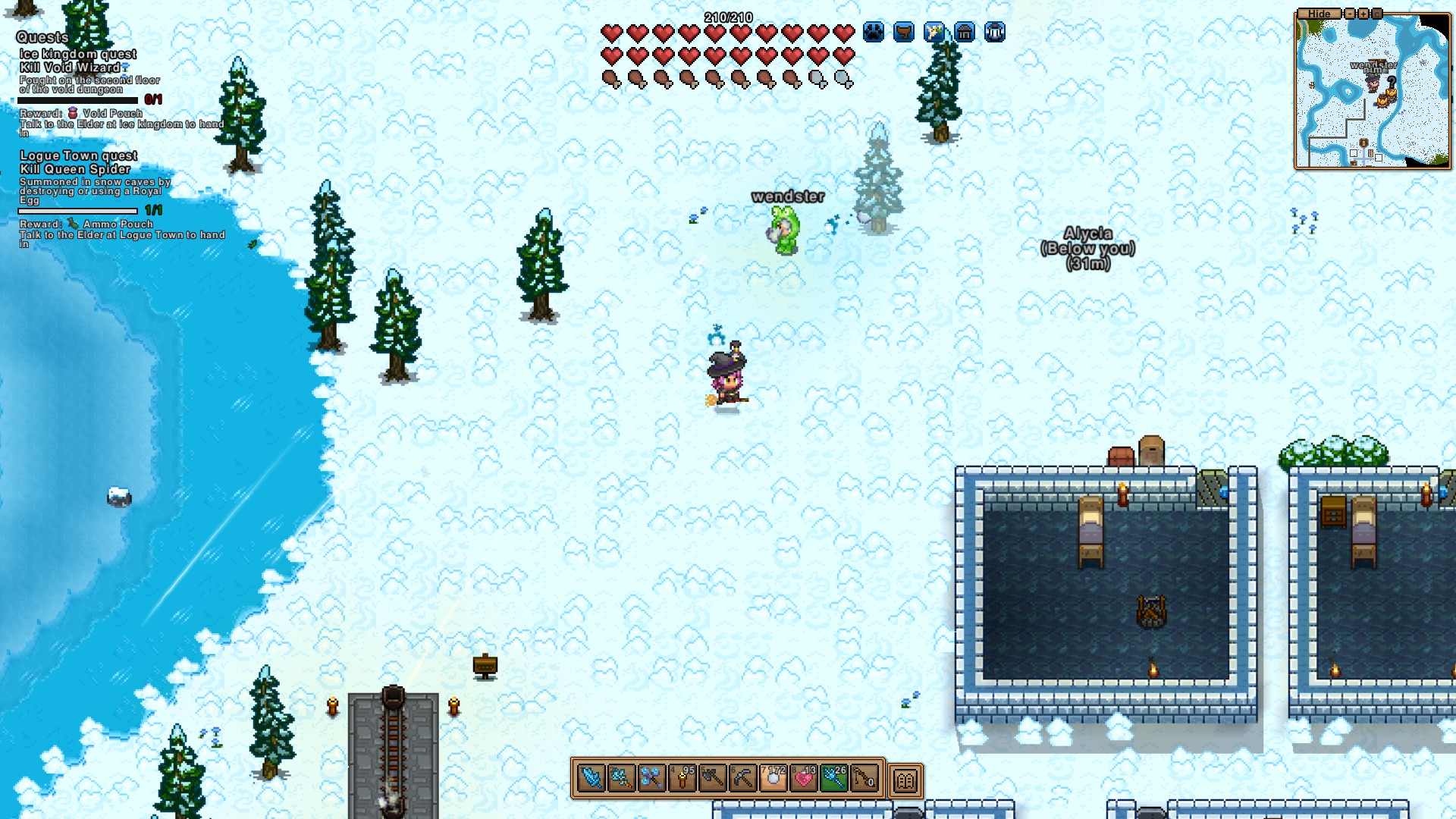Select the pink heart potion slot
Image resolution: width=1456 pixels, height=819 pixels.
point(804,778)
